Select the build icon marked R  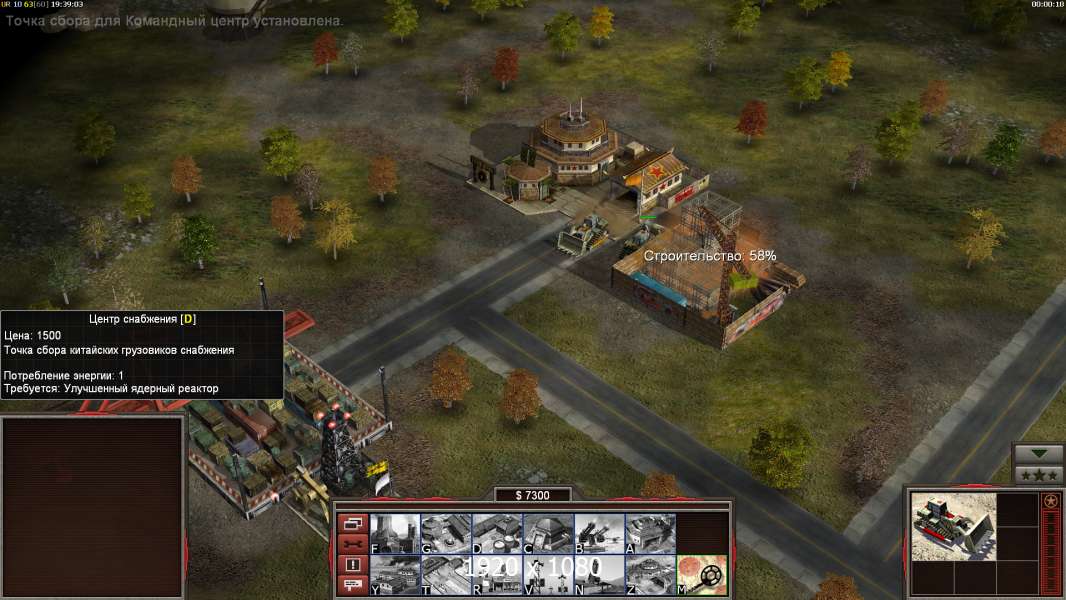coord(497,574)
